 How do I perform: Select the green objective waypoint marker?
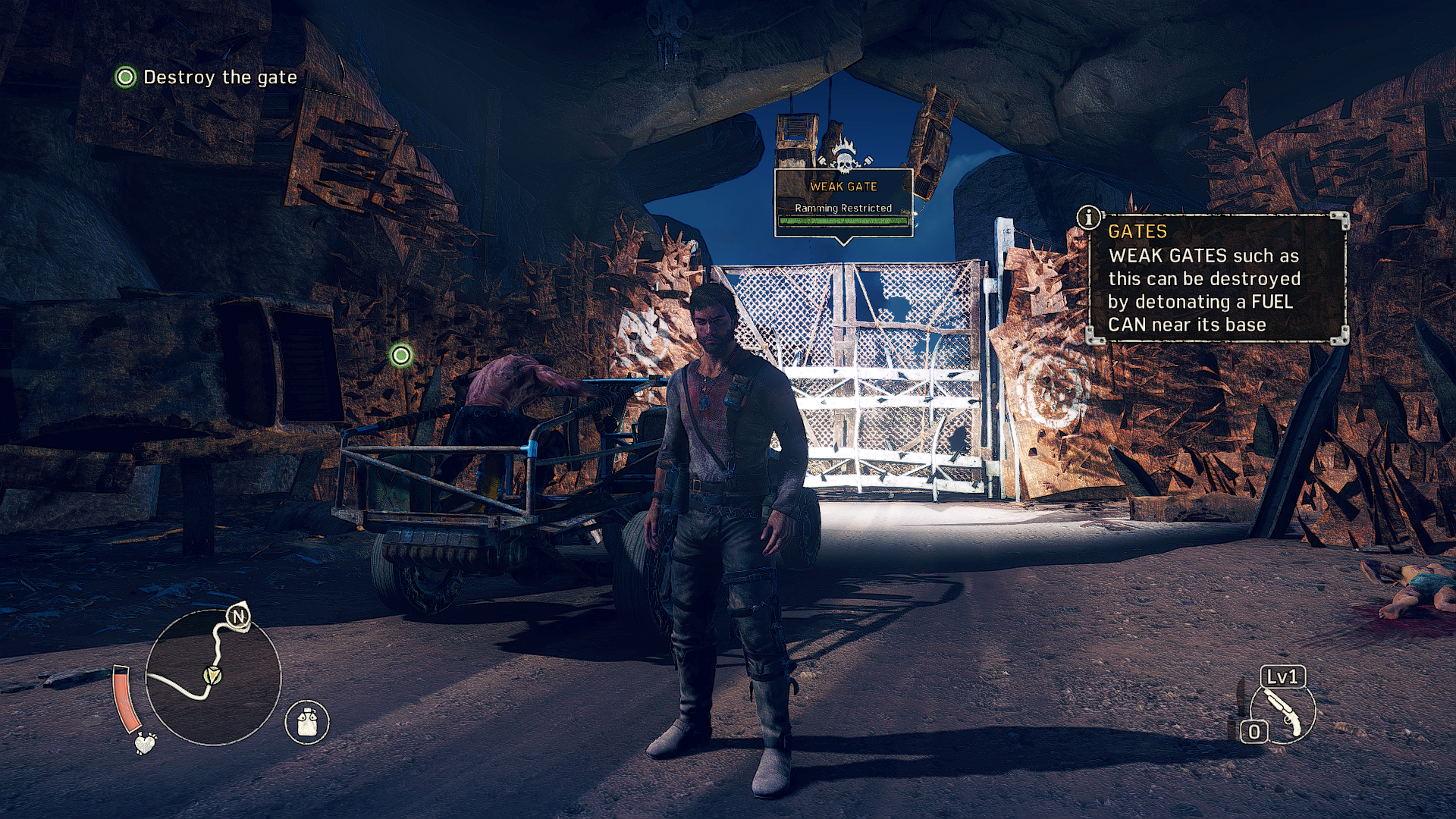click(401, 355)
